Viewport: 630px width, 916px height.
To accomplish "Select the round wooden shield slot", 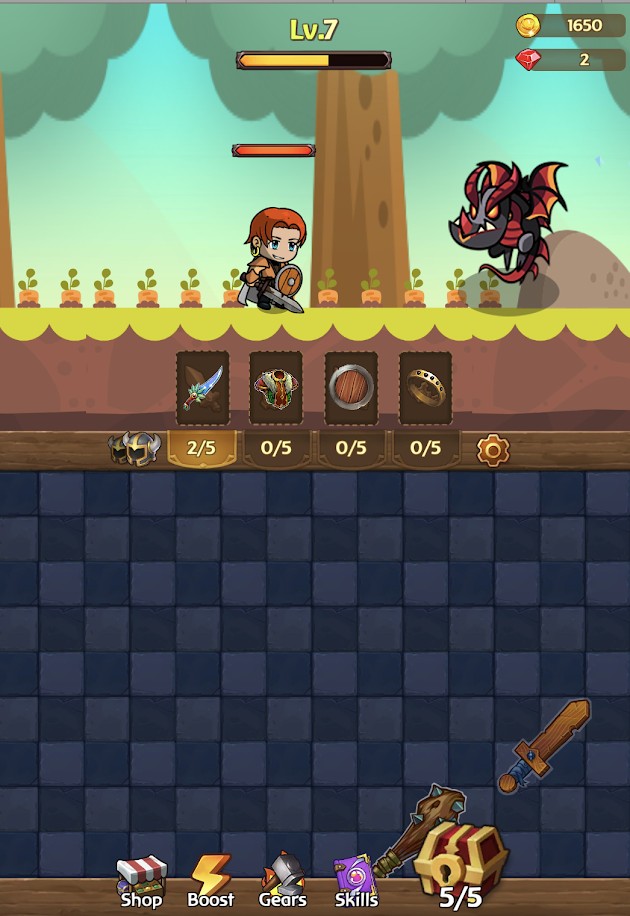I will point(351,388).
